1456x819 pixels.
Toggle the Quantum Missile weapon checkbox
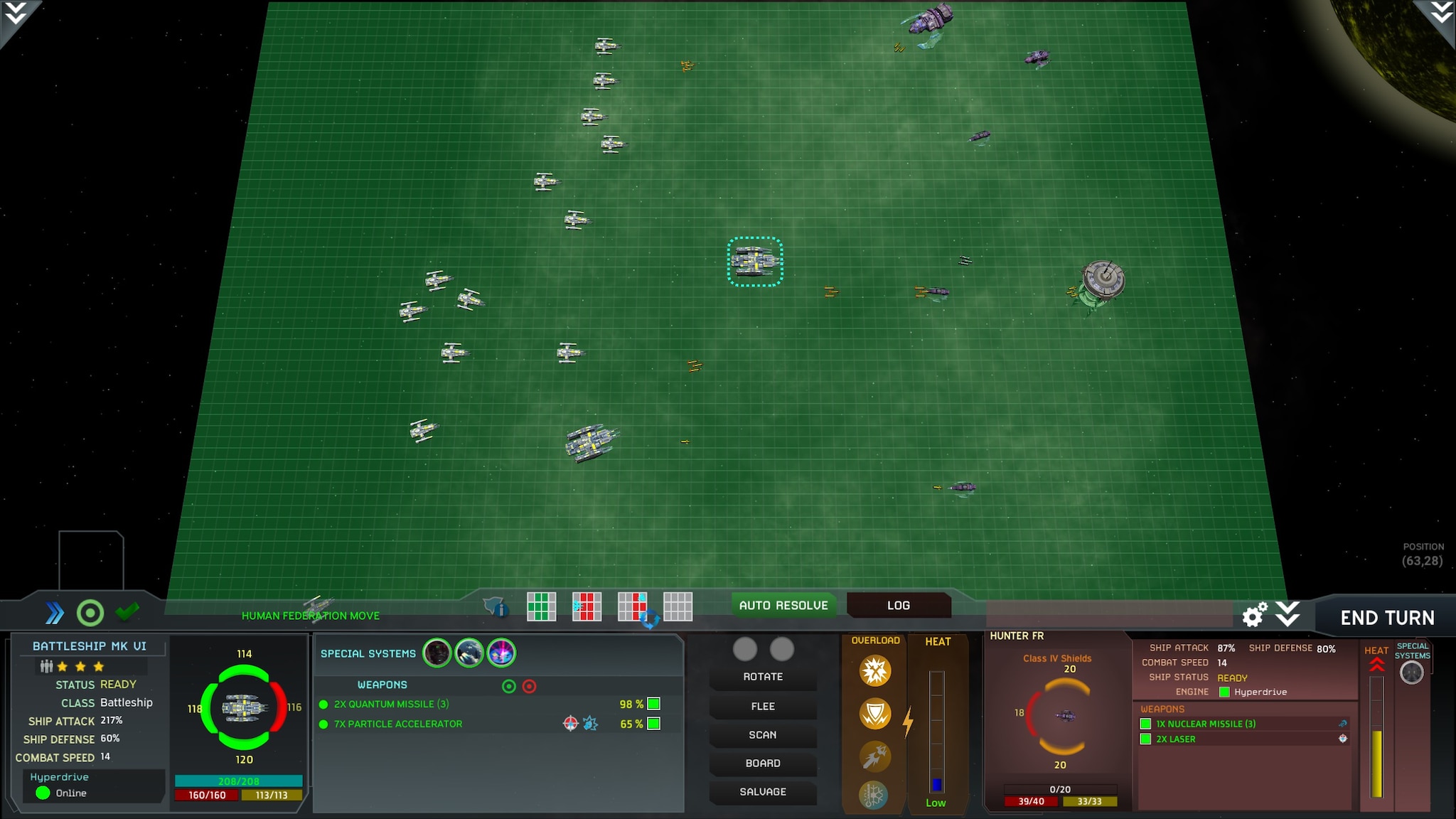coord(654,704)
